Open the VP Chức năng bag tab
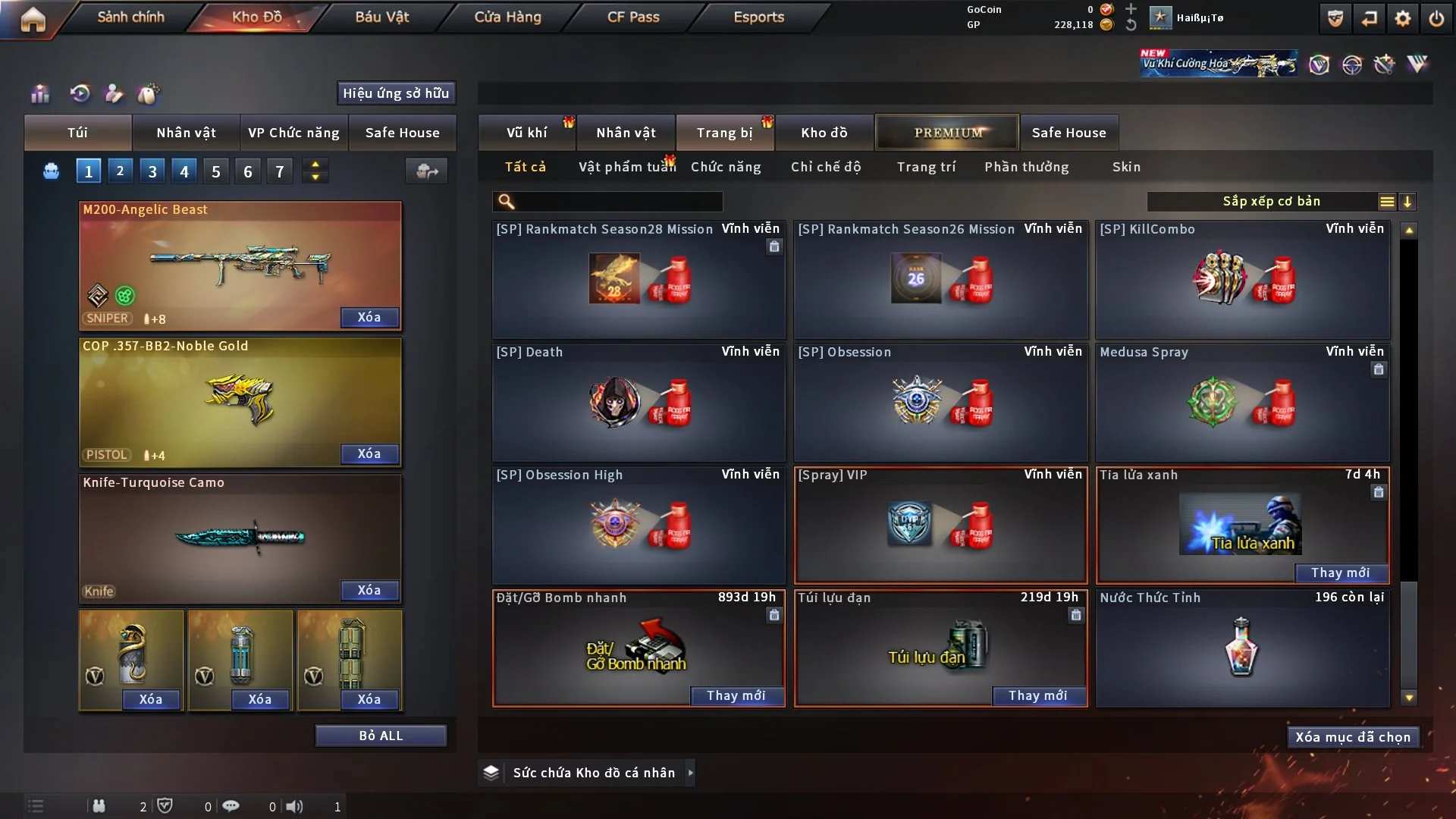 (x=293, y=133)
